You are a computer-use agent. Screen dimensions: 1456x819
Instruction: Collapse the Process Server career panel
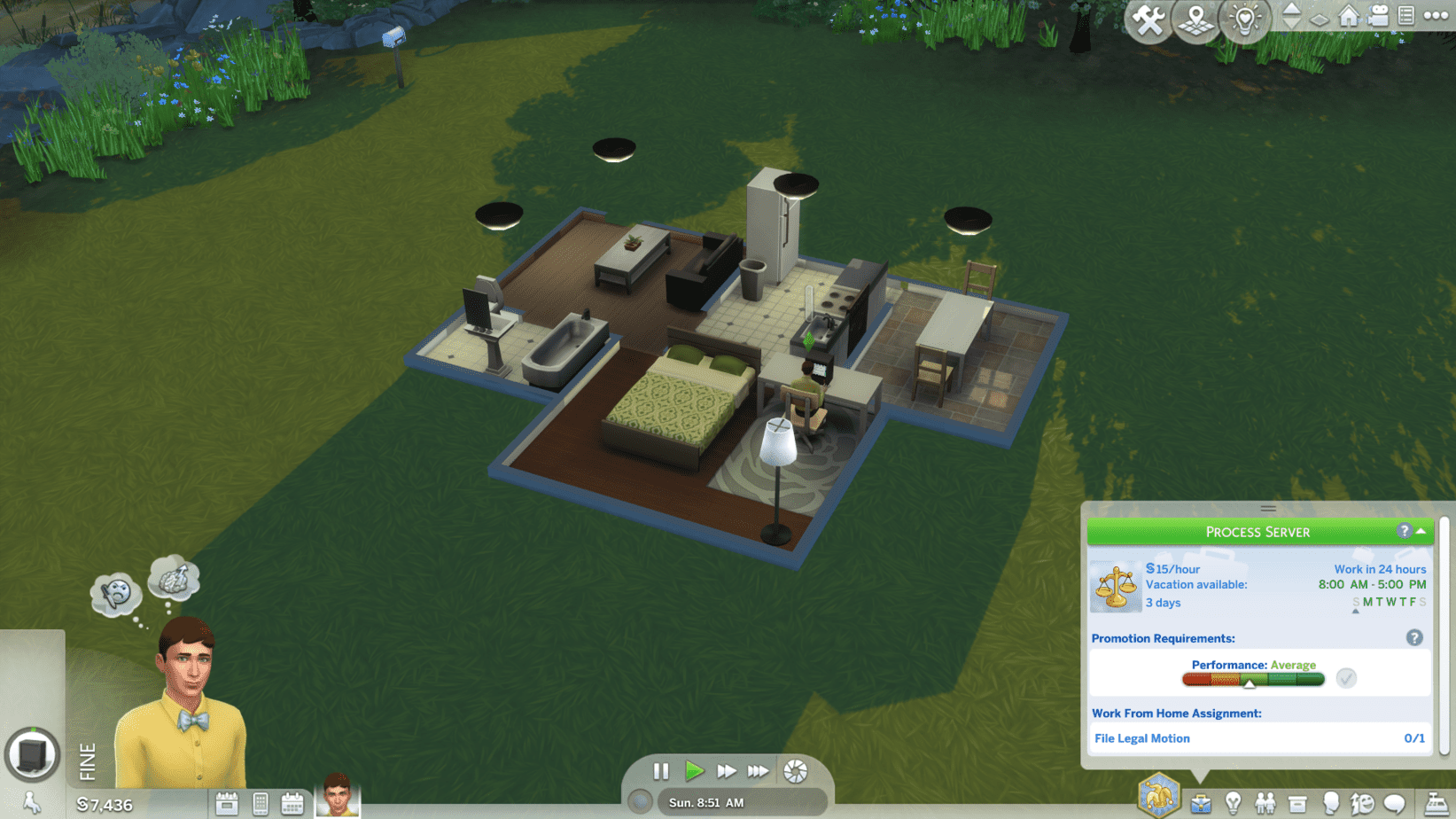coord(1421,531)
